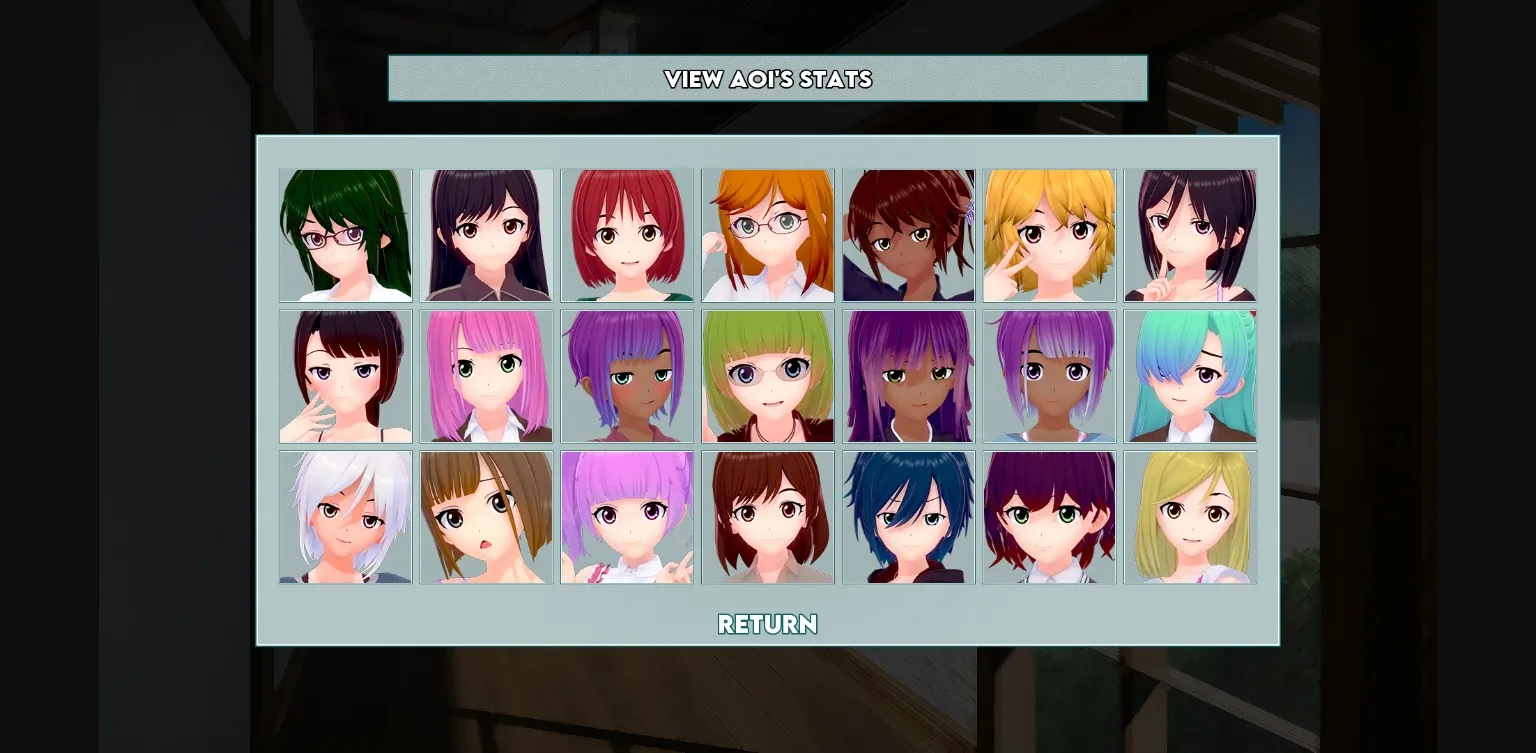Image resolution: width=1536 pixels, height=753 pixels.
Task: Pick the teal-haired girl with hair over eye
Action: click(x=1190, y=376)
